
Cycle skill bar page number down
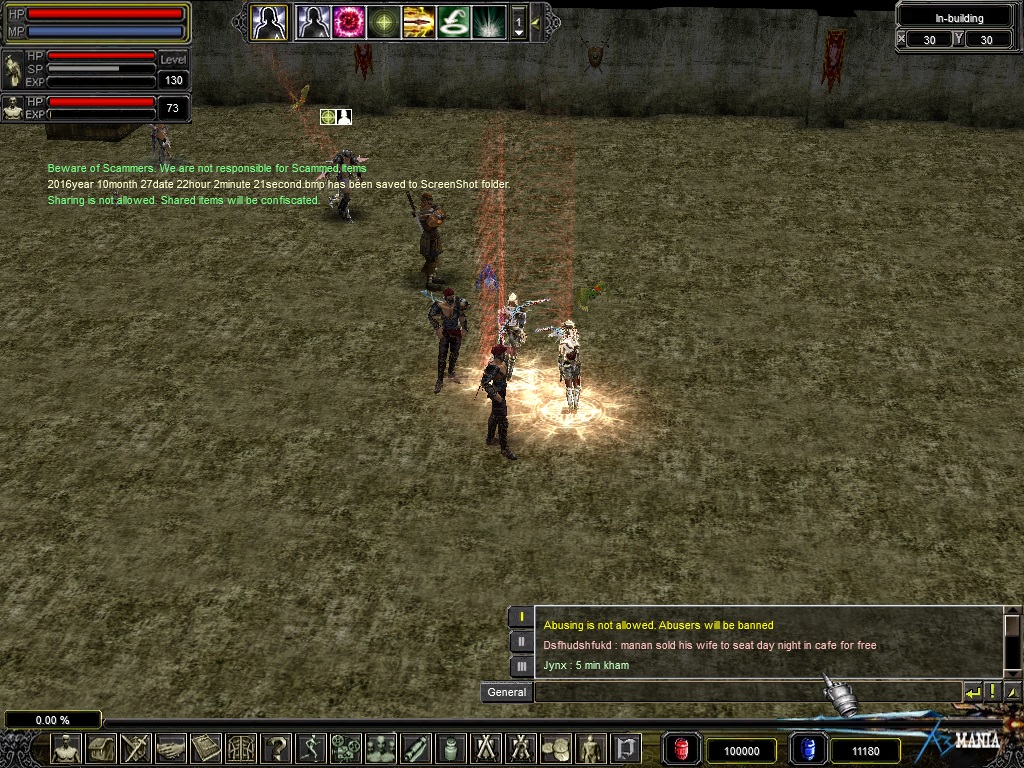pos(518,32)
